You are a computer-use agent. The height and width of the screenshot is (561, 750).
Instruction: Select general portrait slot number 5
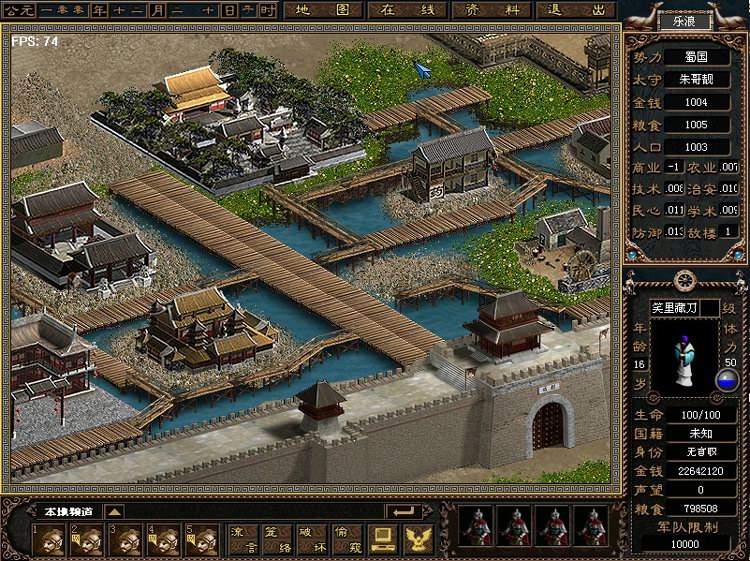click(x=201, y=540)
